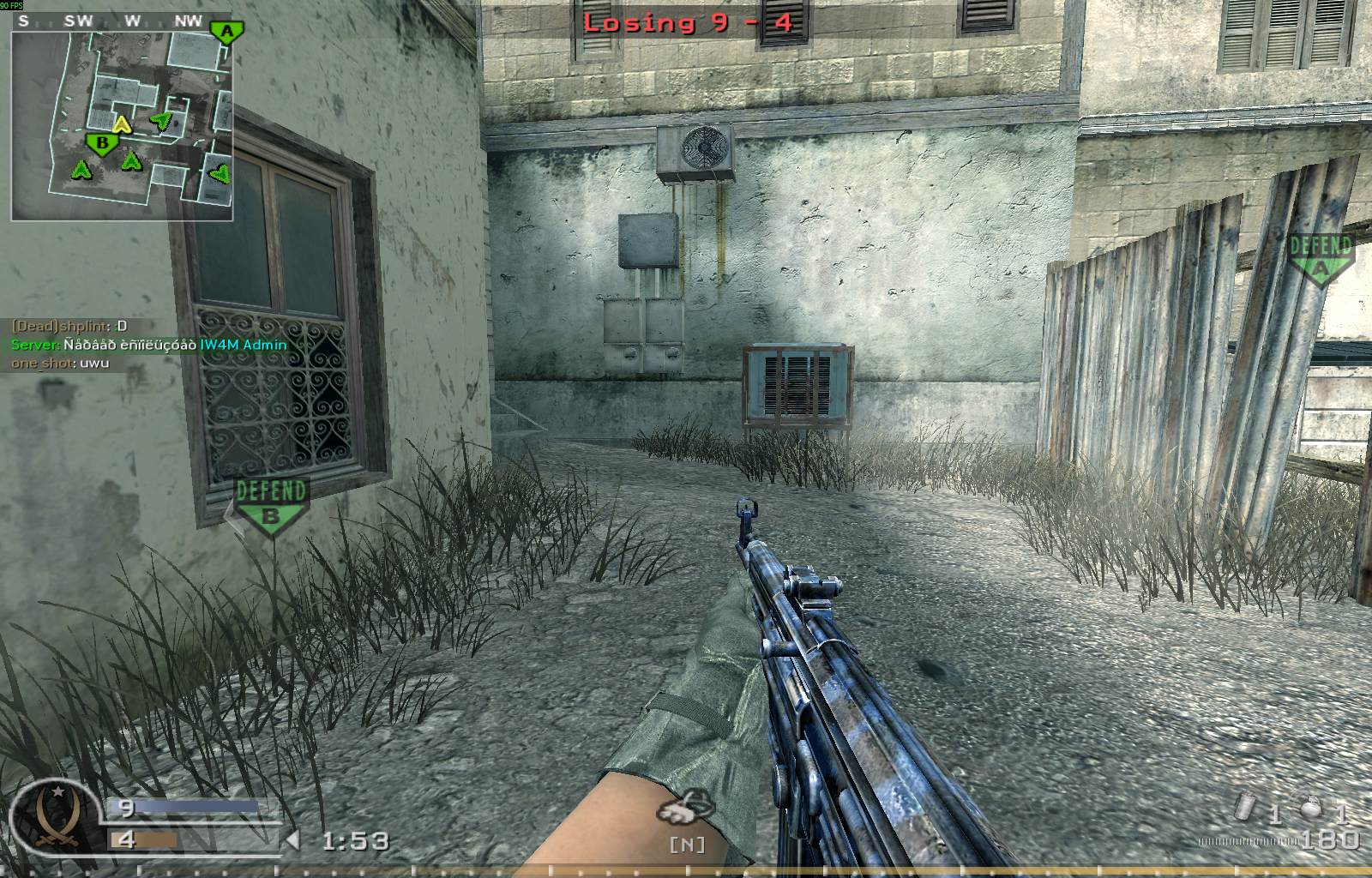Click the triangle arrow beside the 1:53 timer
The image size is (1372, 878).
pyautogui.click(x=292, y=840)
